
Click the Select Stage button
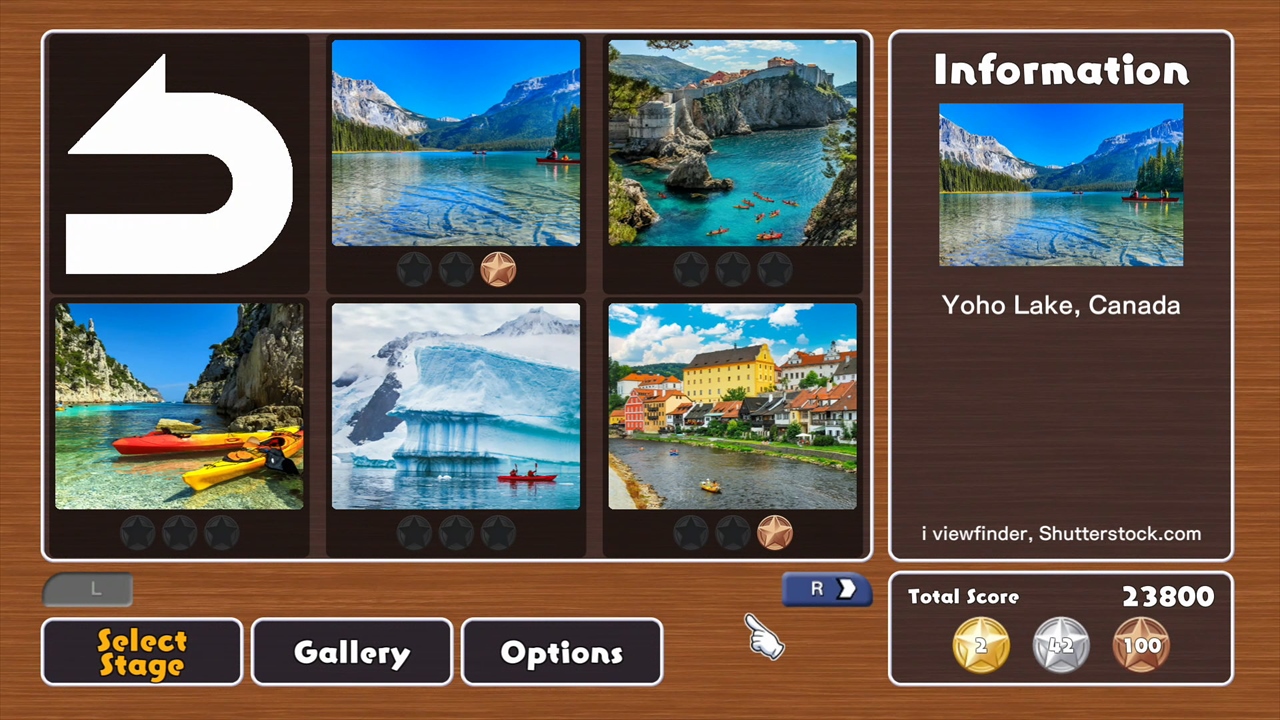click(x=141, y=652)
